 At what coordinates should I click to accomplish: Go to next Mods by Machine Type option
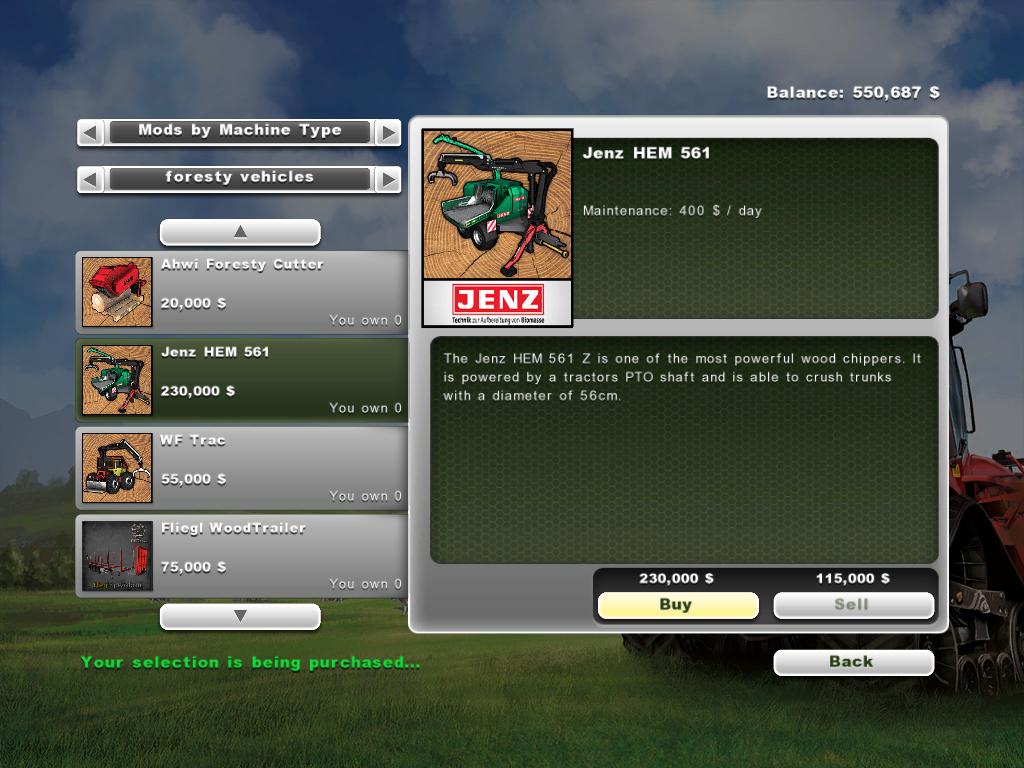[387, 132]
